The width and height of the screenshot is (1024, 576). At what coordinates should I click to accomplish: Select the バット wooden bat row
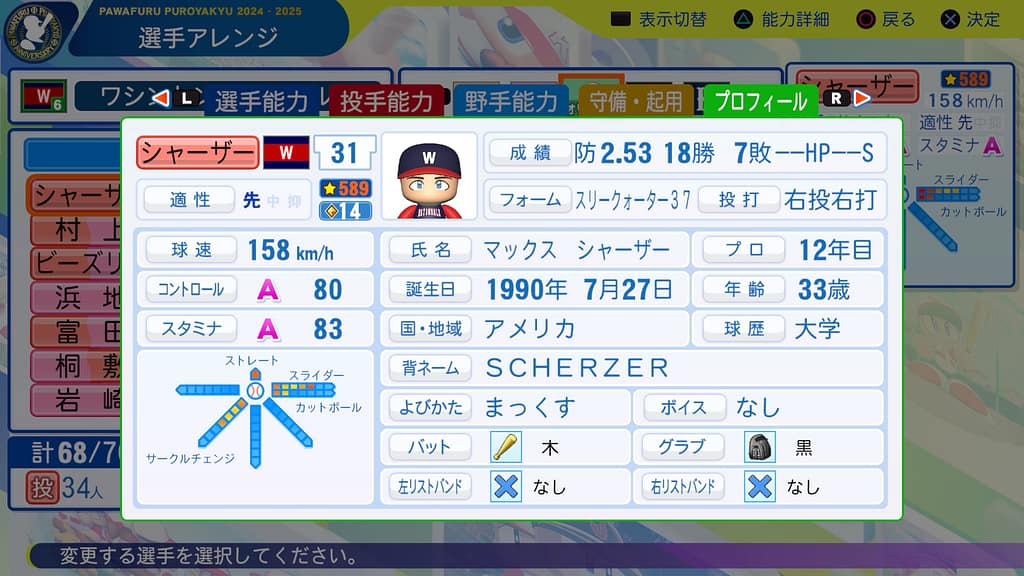pyautogui.click(x=506, y=446)
